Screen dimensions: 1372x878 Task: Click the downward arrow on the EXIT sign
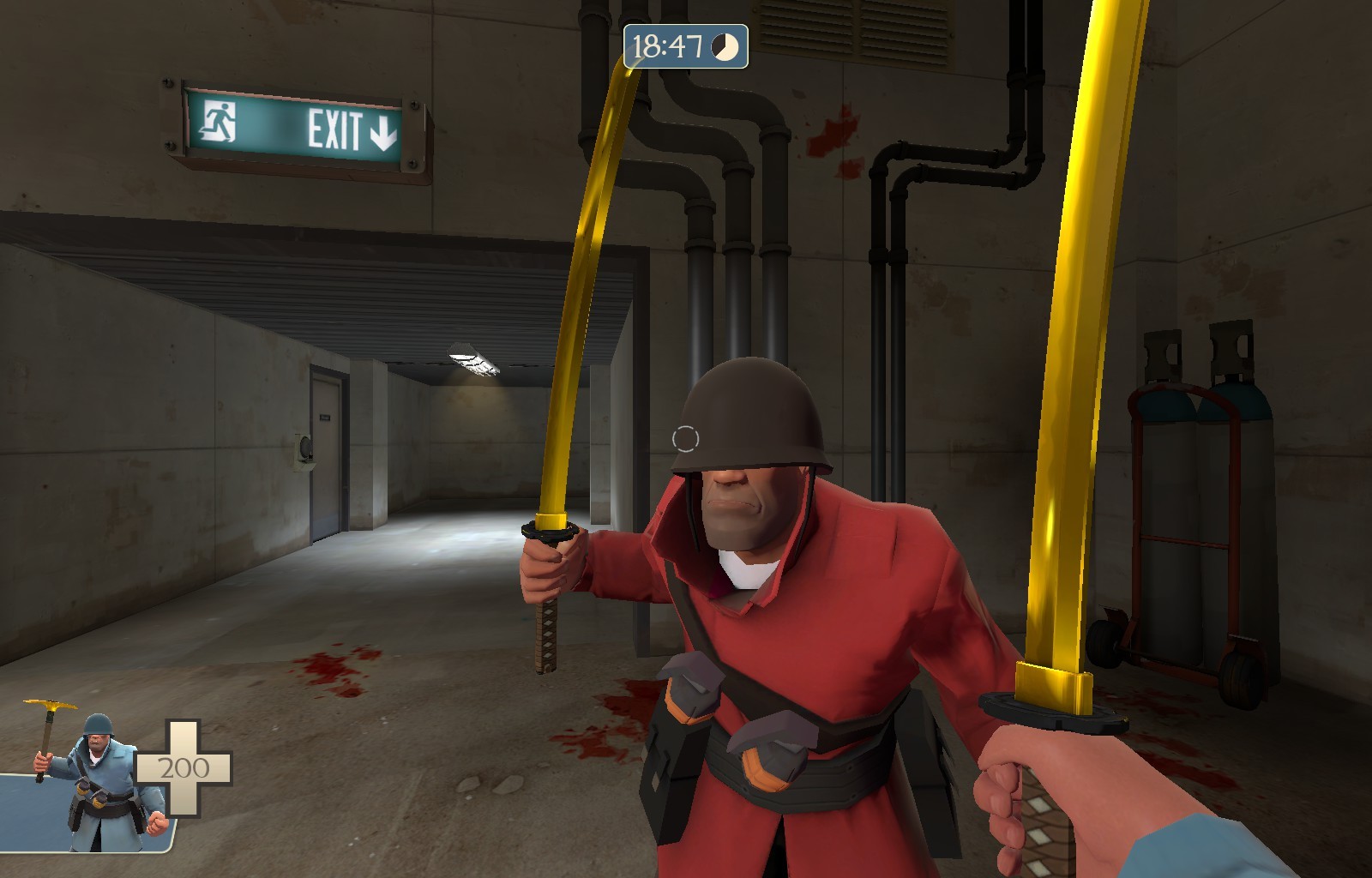click(x=383, y=130)
